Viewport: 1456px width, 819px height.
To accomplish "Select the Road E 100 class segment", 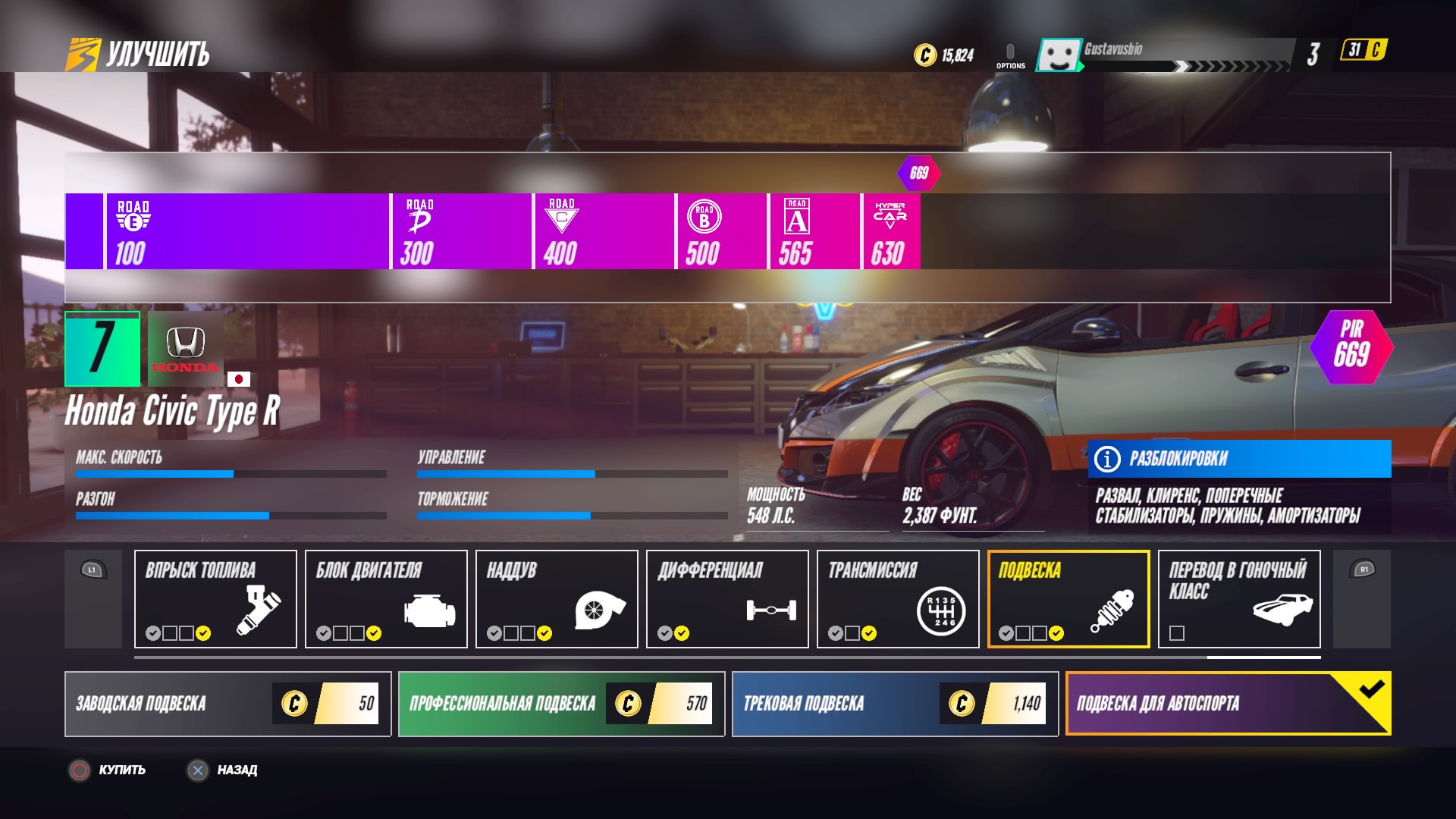I will 247,231.
